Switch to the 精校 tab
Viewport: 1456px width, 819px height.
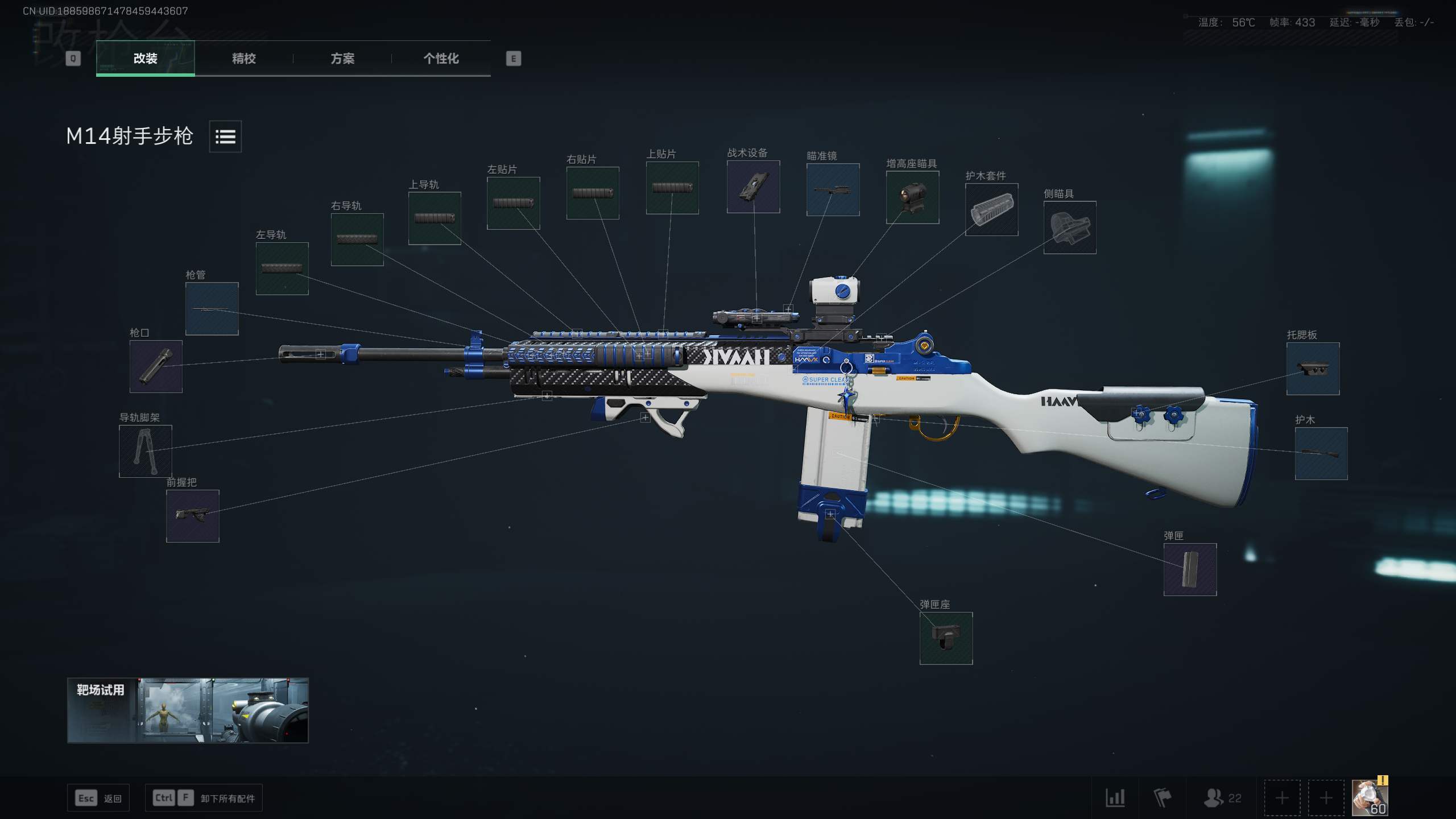tap(243, 59)
